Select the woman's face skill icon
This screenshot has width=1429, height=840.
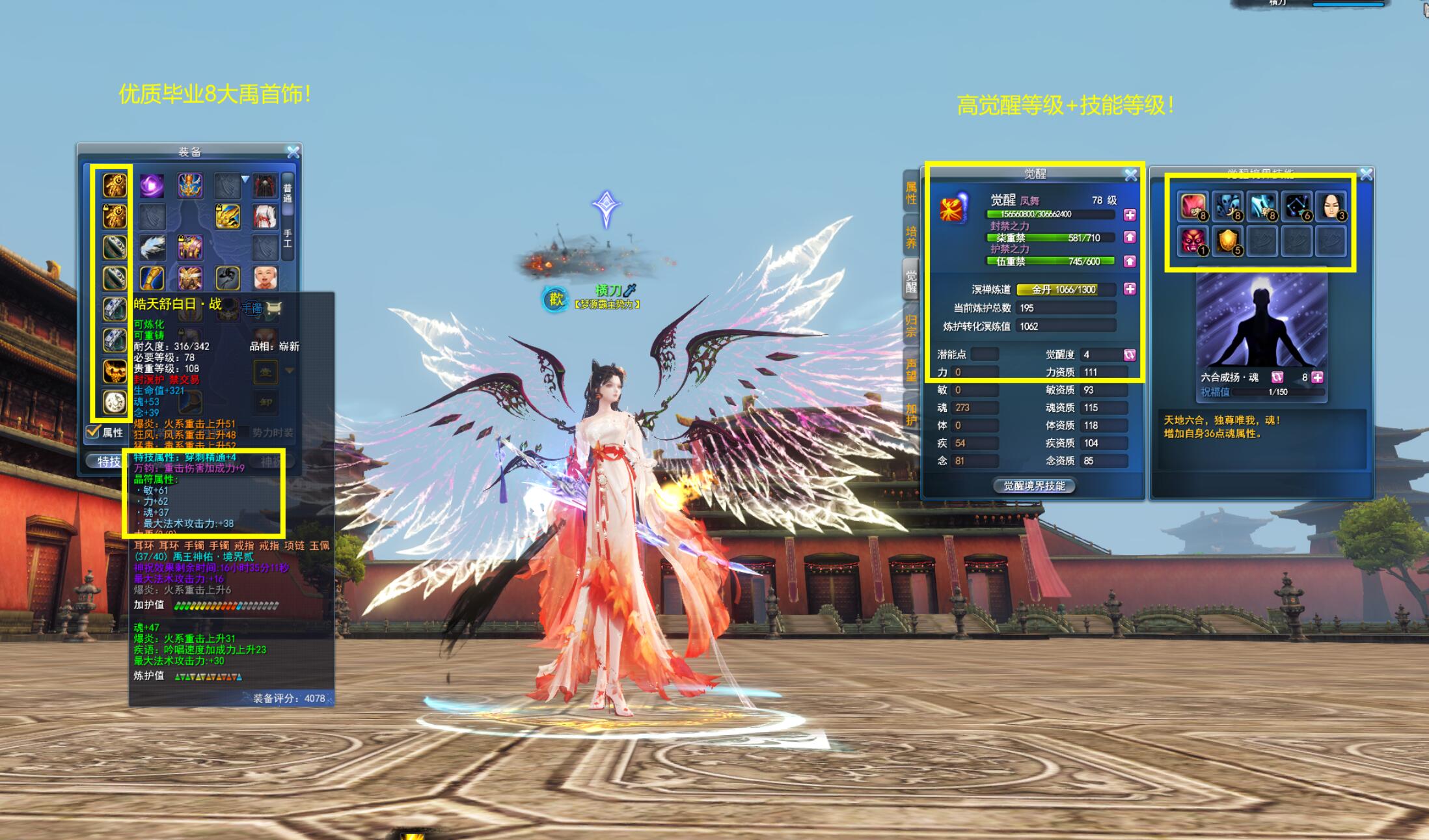coord(1330,207)
